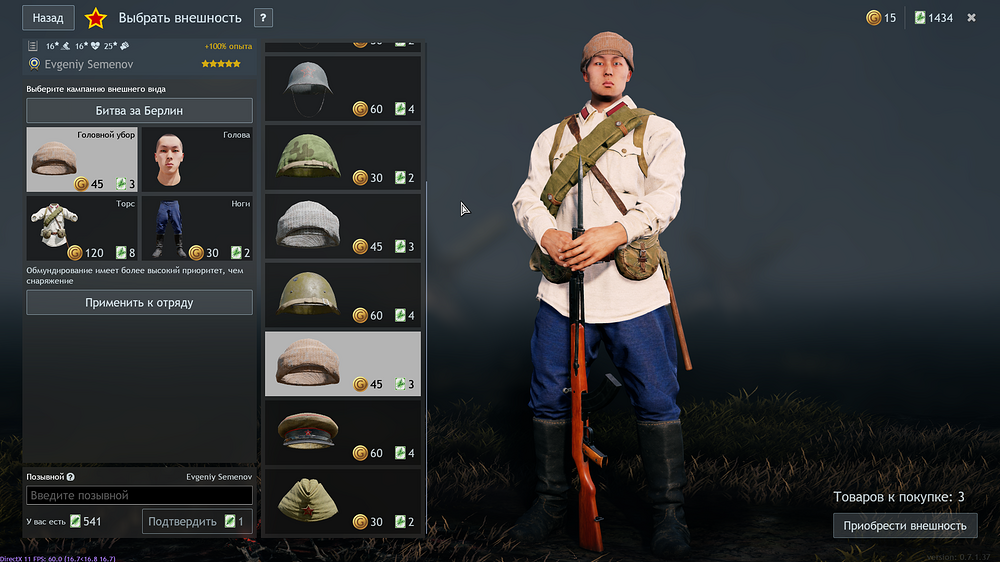
Task: Select the Ноги legs slot
Action: pos(196,228)
